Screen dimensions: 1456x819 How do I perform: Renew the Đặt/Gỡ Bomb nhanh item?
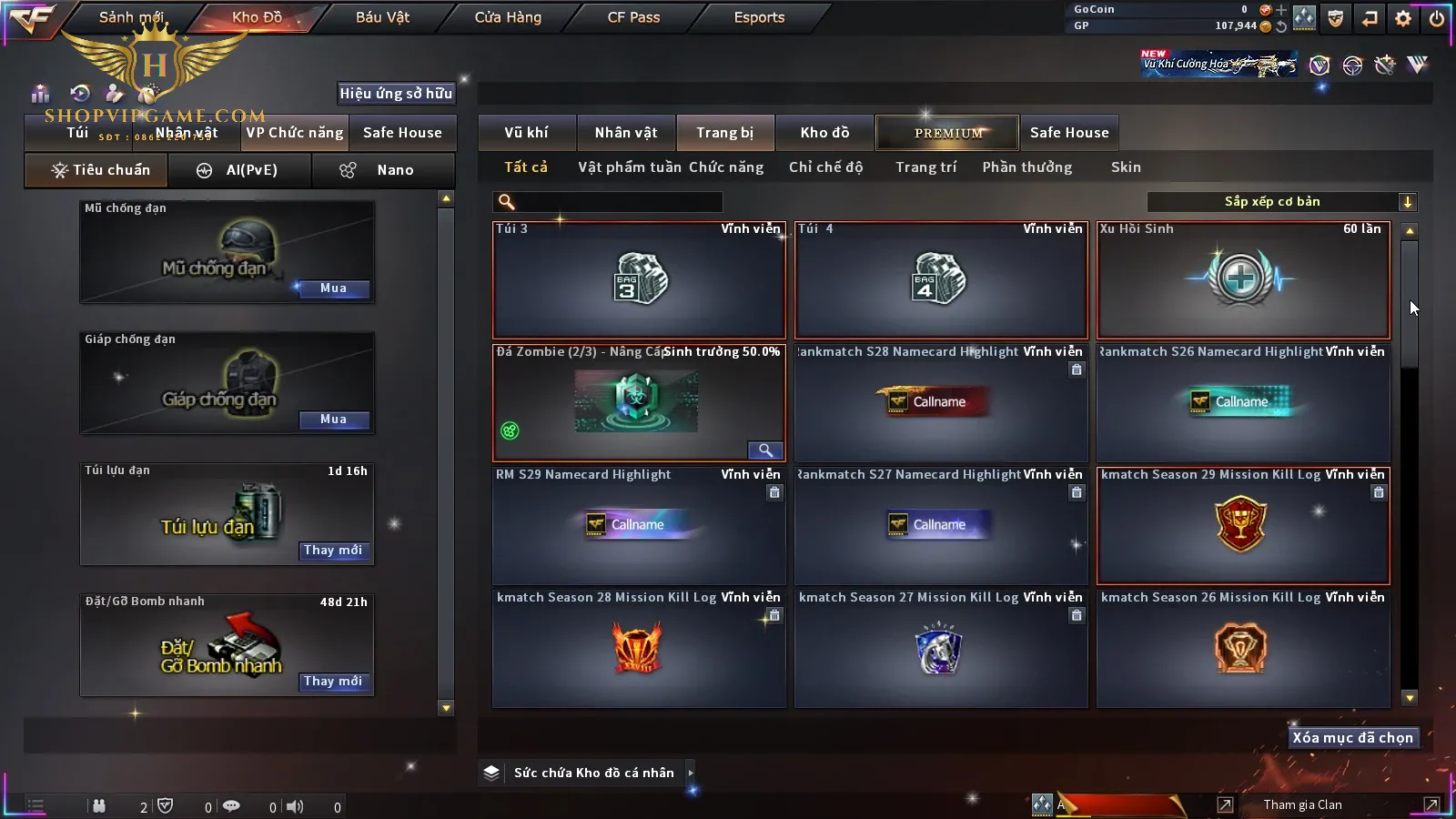333,682
